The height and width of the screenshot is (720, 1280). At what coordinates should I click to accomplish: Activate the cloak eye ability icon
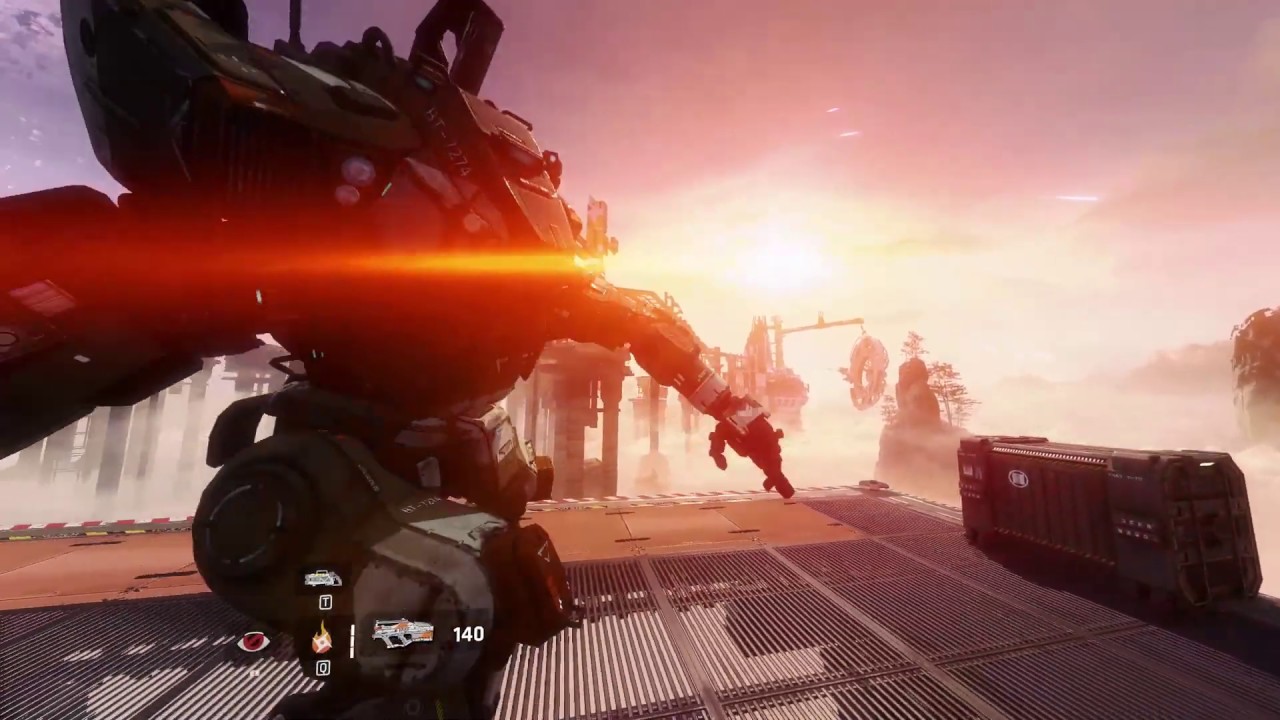[x=253, y=641]
